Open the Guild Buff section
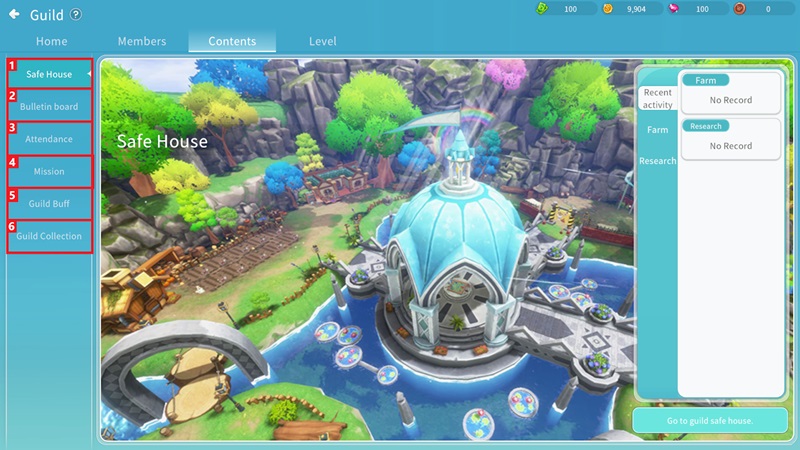This screenshot has width=800, height=450. coord(49,204)
